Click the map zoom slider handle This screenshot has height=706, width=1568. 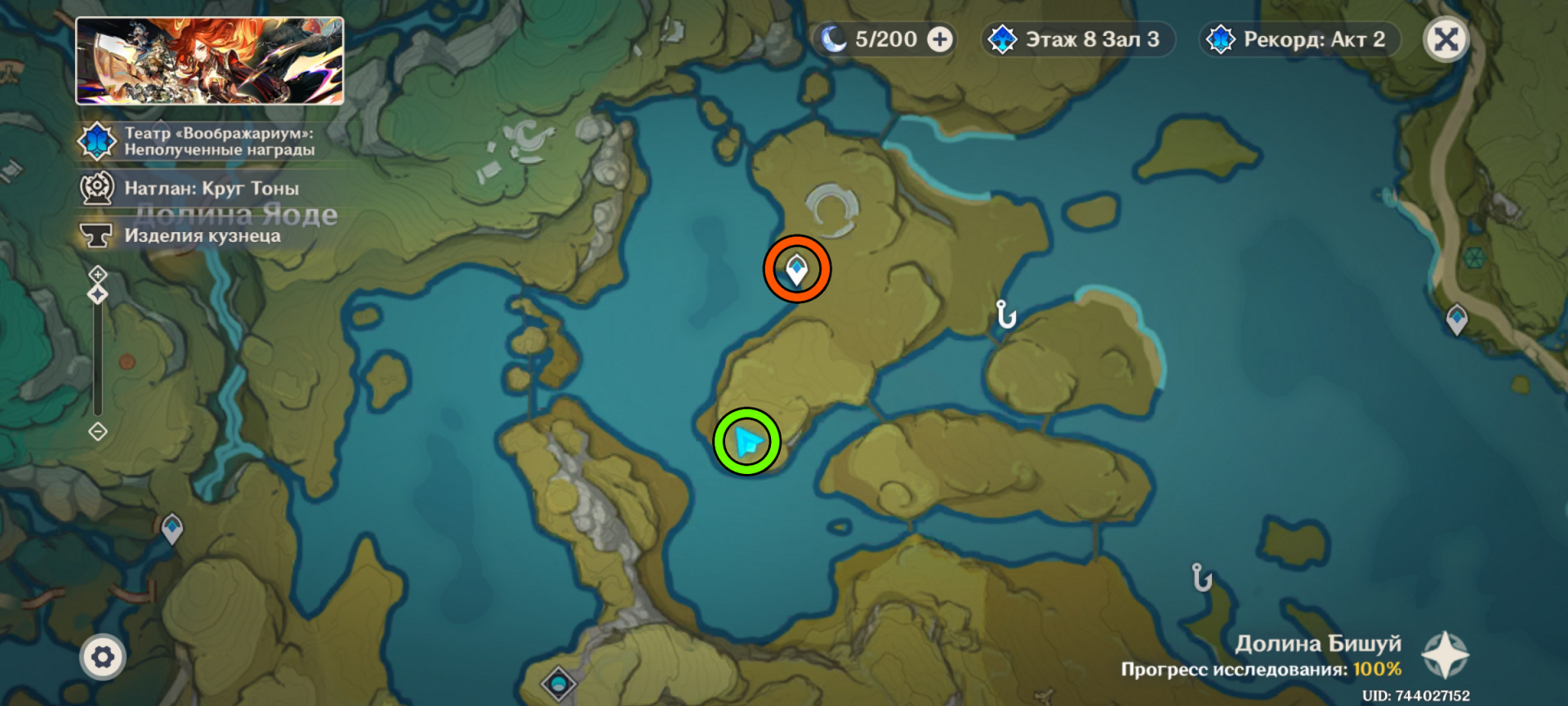[x=98, y=294]
